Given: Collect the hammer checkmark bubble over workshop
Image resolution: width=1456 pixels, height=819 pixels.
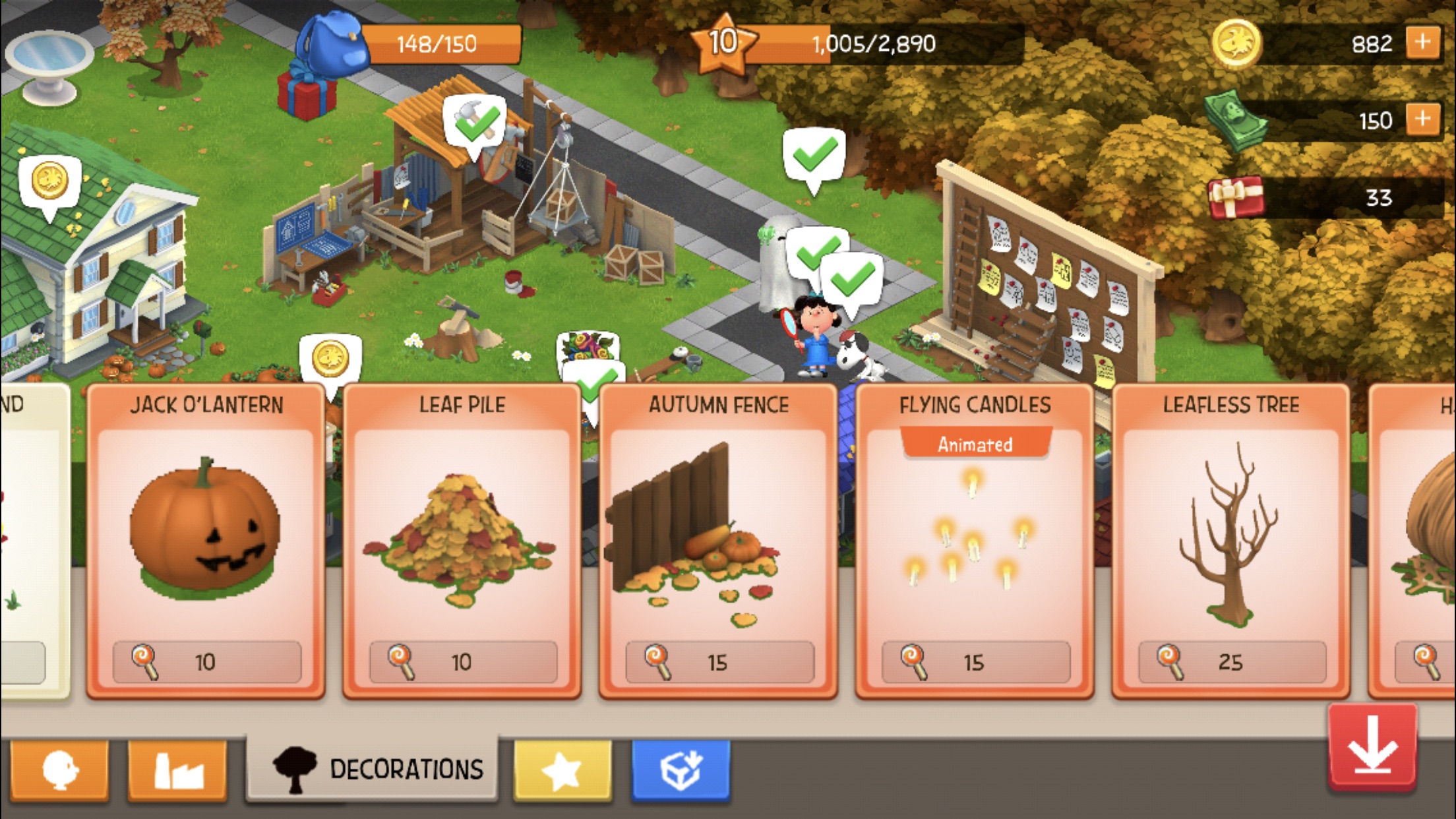Looking at the screenshot, I should pyautogui.click(x=475, y=123).
